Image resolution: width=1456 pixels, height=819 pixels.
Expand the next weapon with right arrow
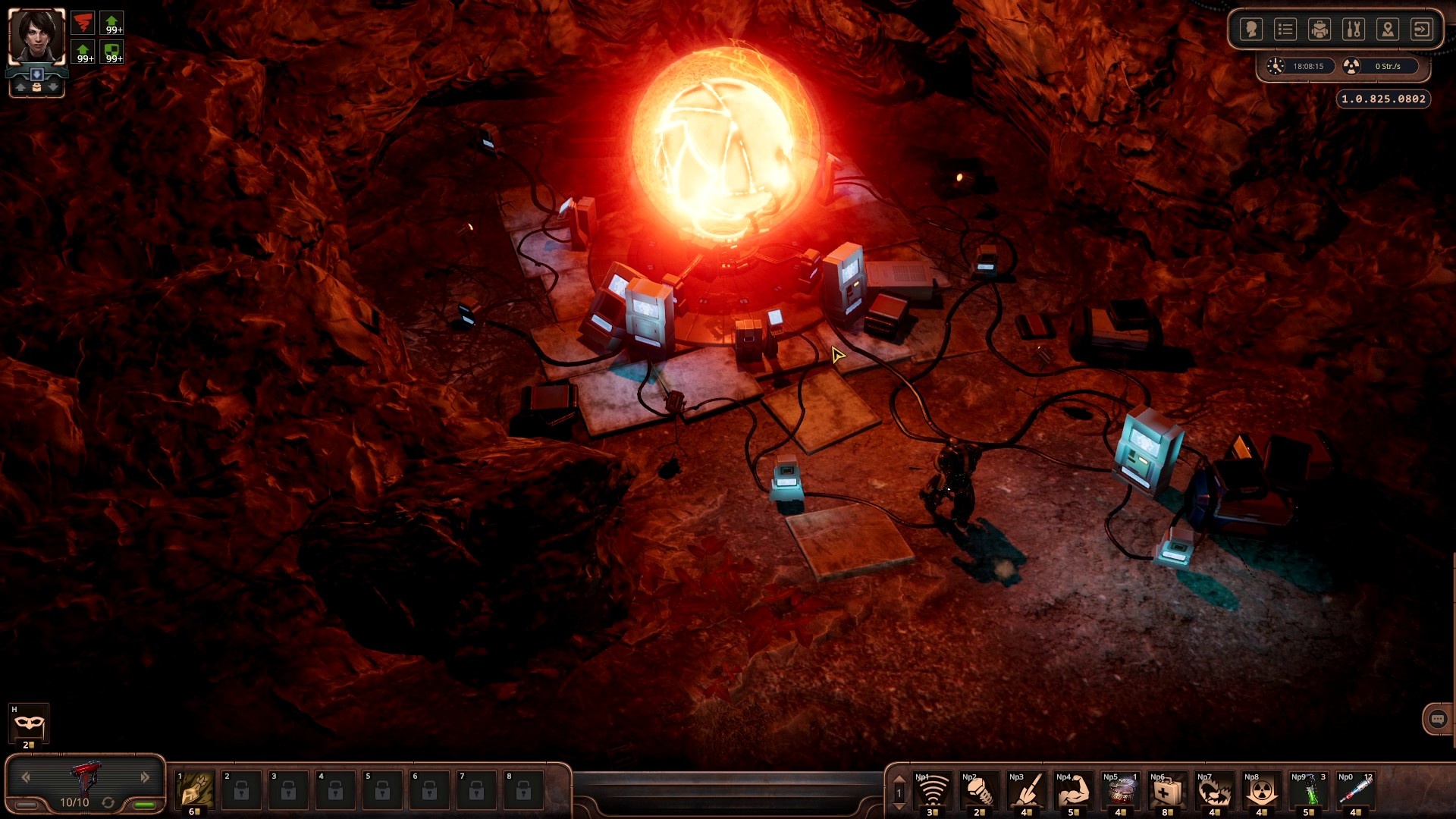pyautogui.click(x=144, y=777)
